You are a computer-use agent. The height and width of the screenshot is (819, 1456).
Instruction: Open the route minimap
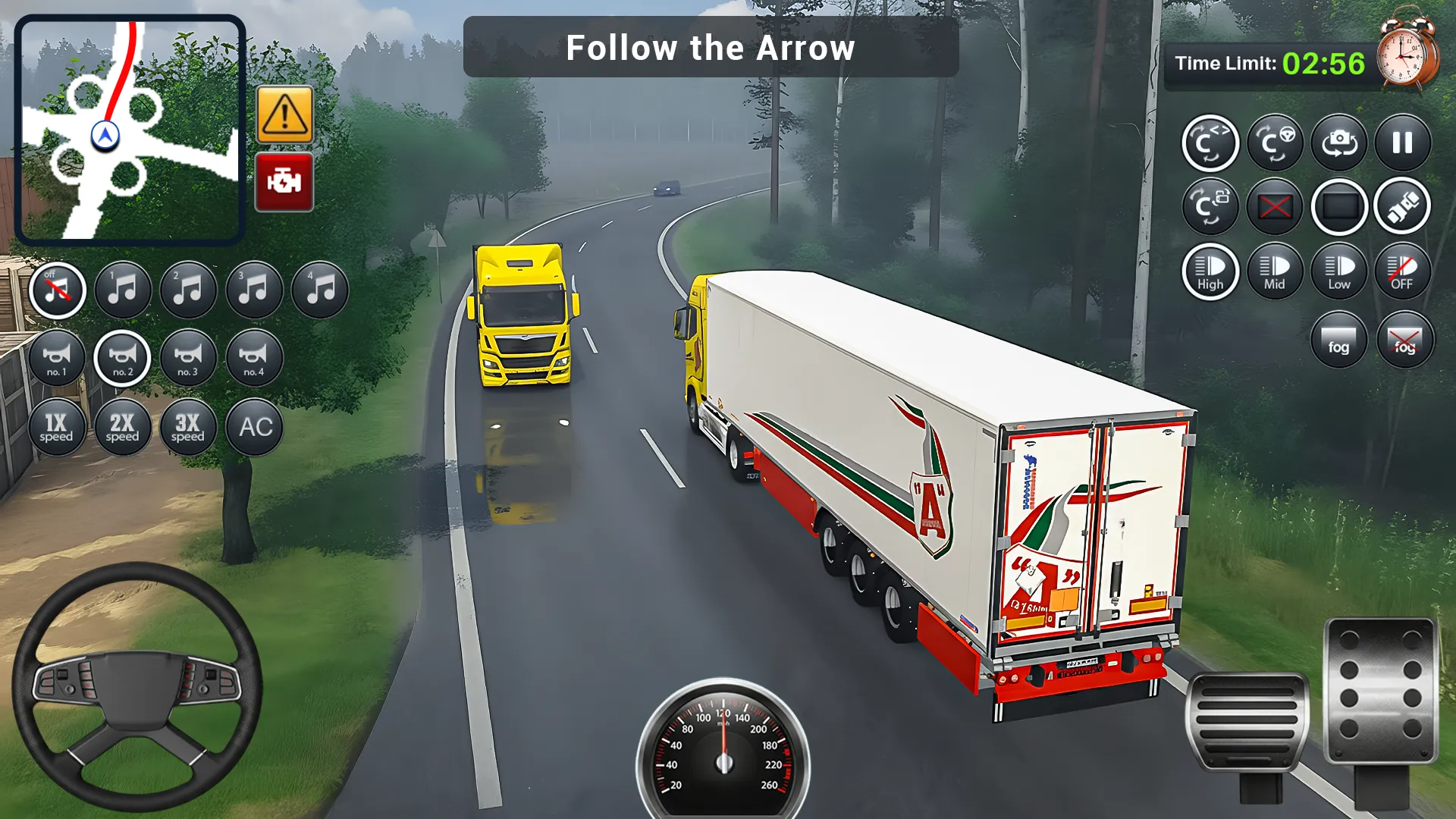point(130,130)
